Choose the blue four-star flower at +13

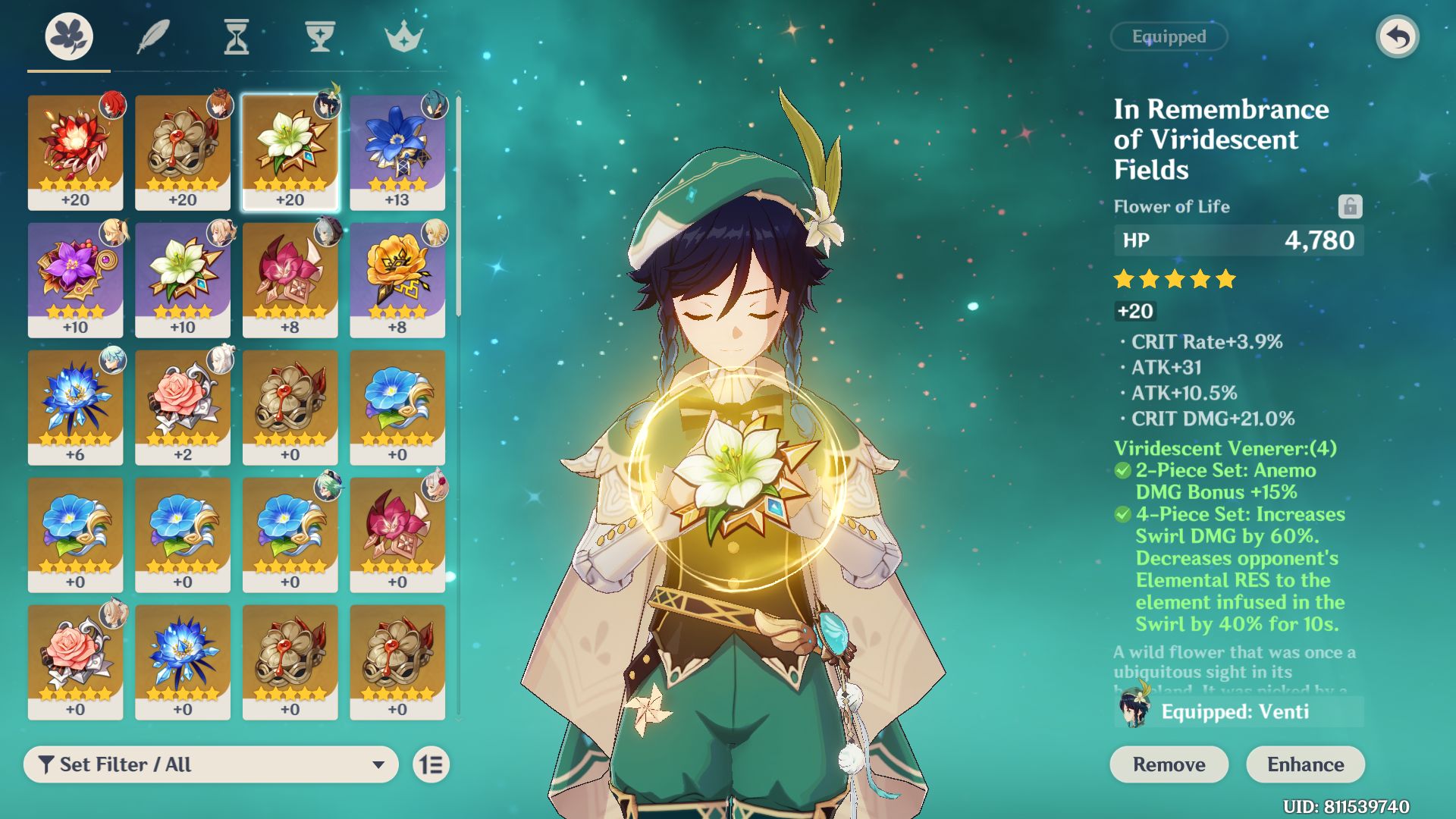pyautogui.click(x=397, y=152)
